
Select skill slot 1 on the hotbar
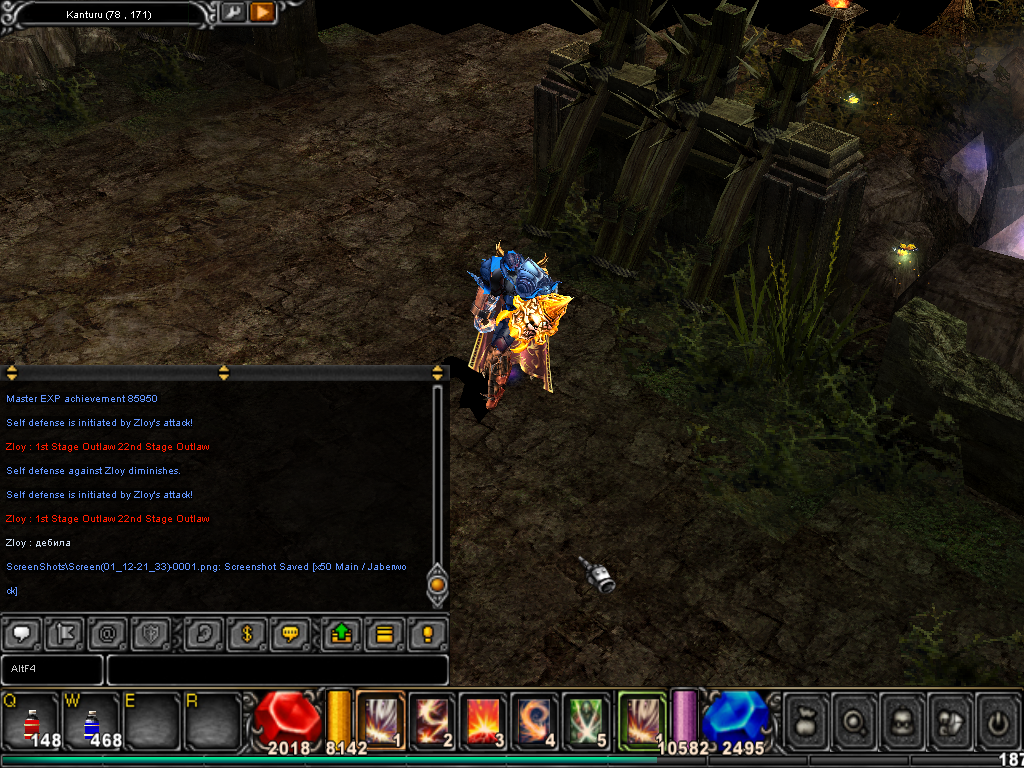pos(380,718)
